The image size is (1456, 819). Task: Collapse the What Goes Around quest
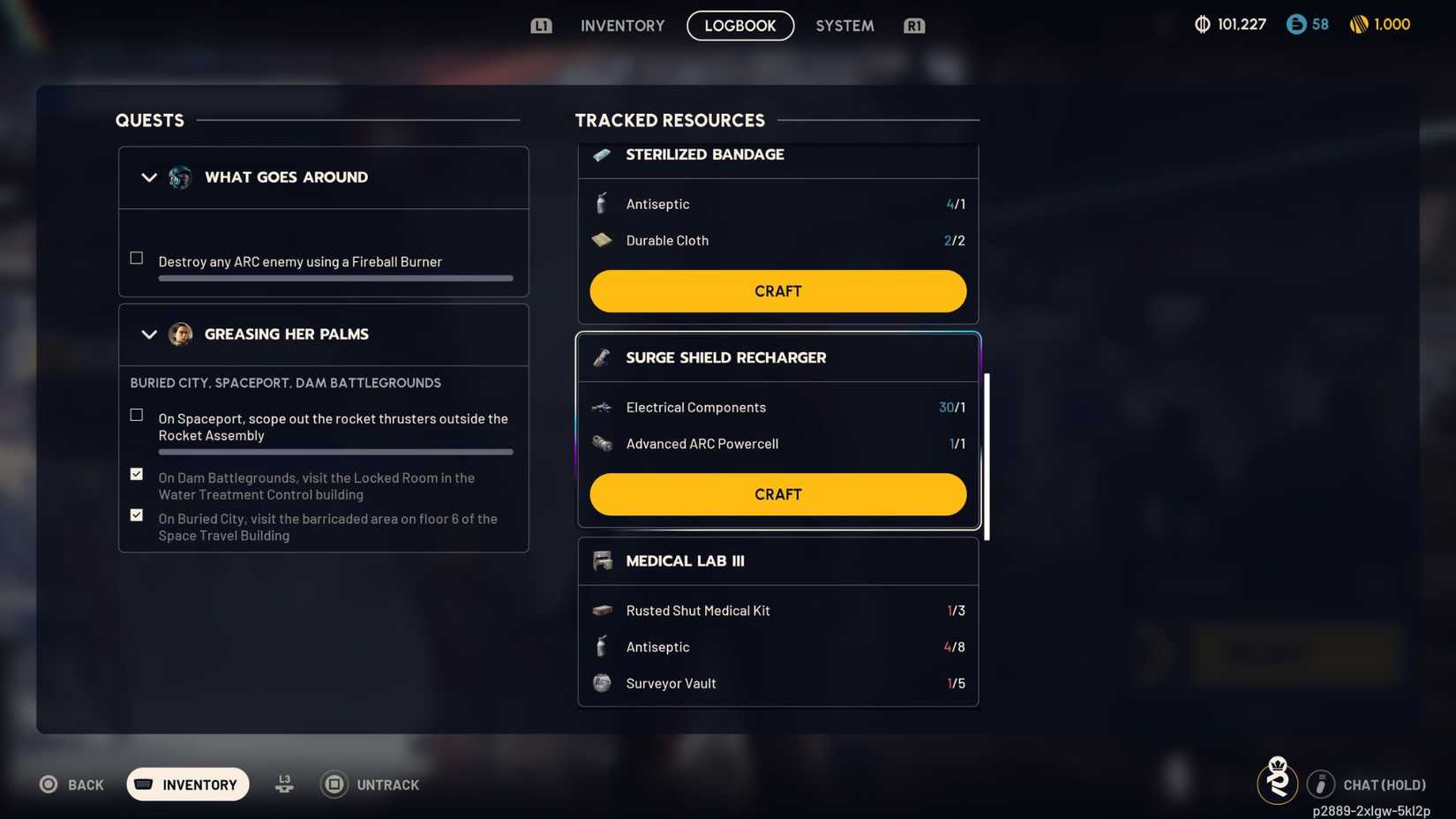(149, 177)
